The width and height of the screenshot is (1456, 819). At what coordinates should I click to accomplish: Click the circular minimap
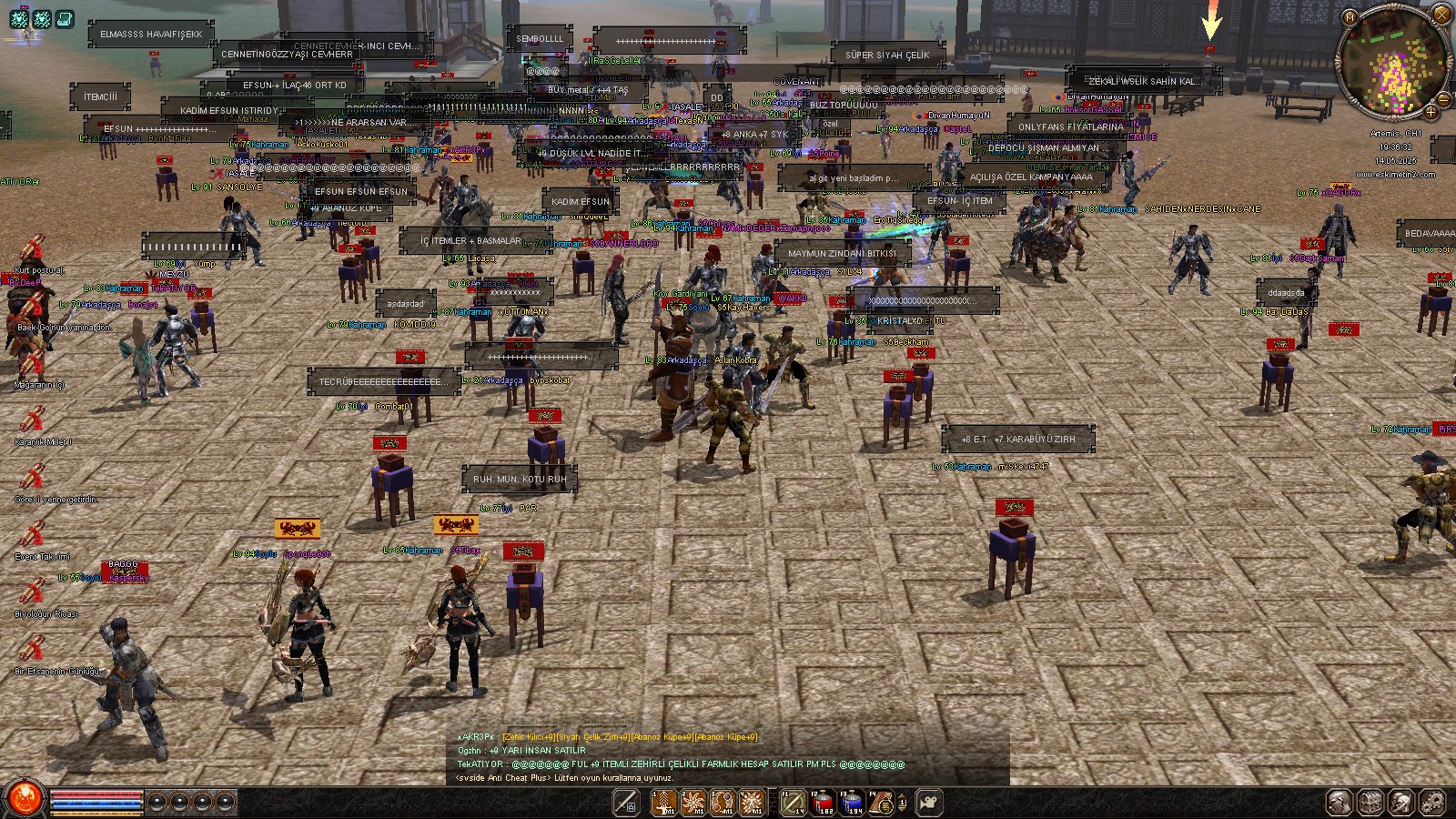[x=1390, y=64]
